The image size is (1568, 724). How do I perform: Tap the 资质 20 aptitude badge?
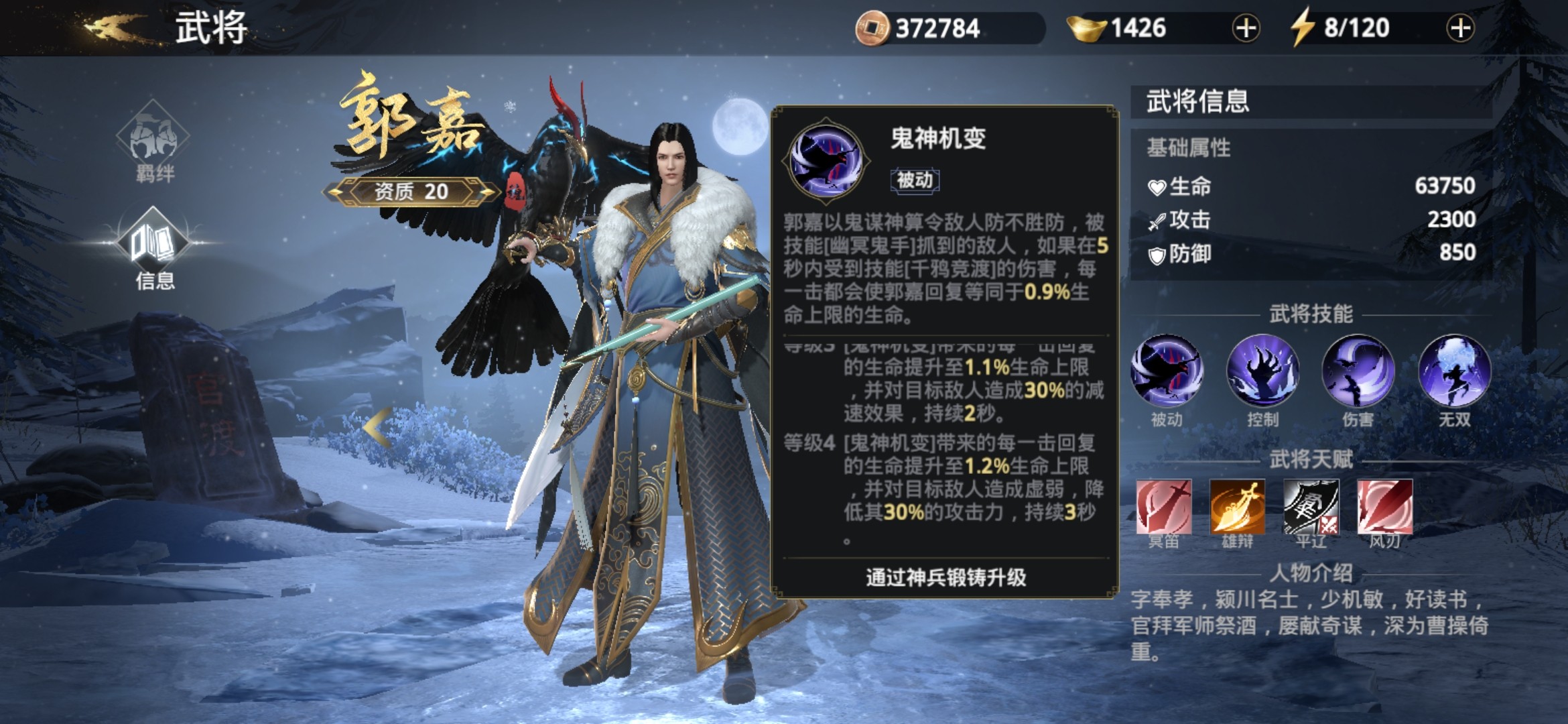411,192
